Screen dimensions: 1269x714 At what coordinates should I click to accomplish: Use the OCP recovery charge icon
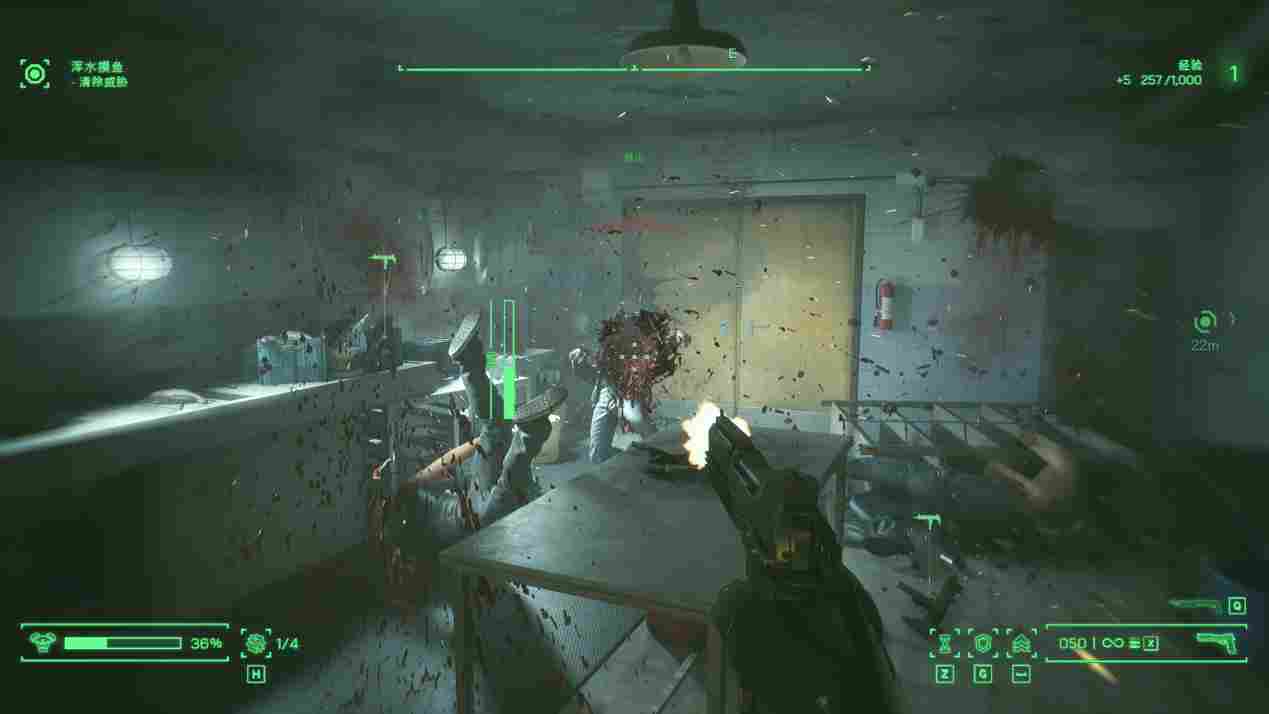256,643
